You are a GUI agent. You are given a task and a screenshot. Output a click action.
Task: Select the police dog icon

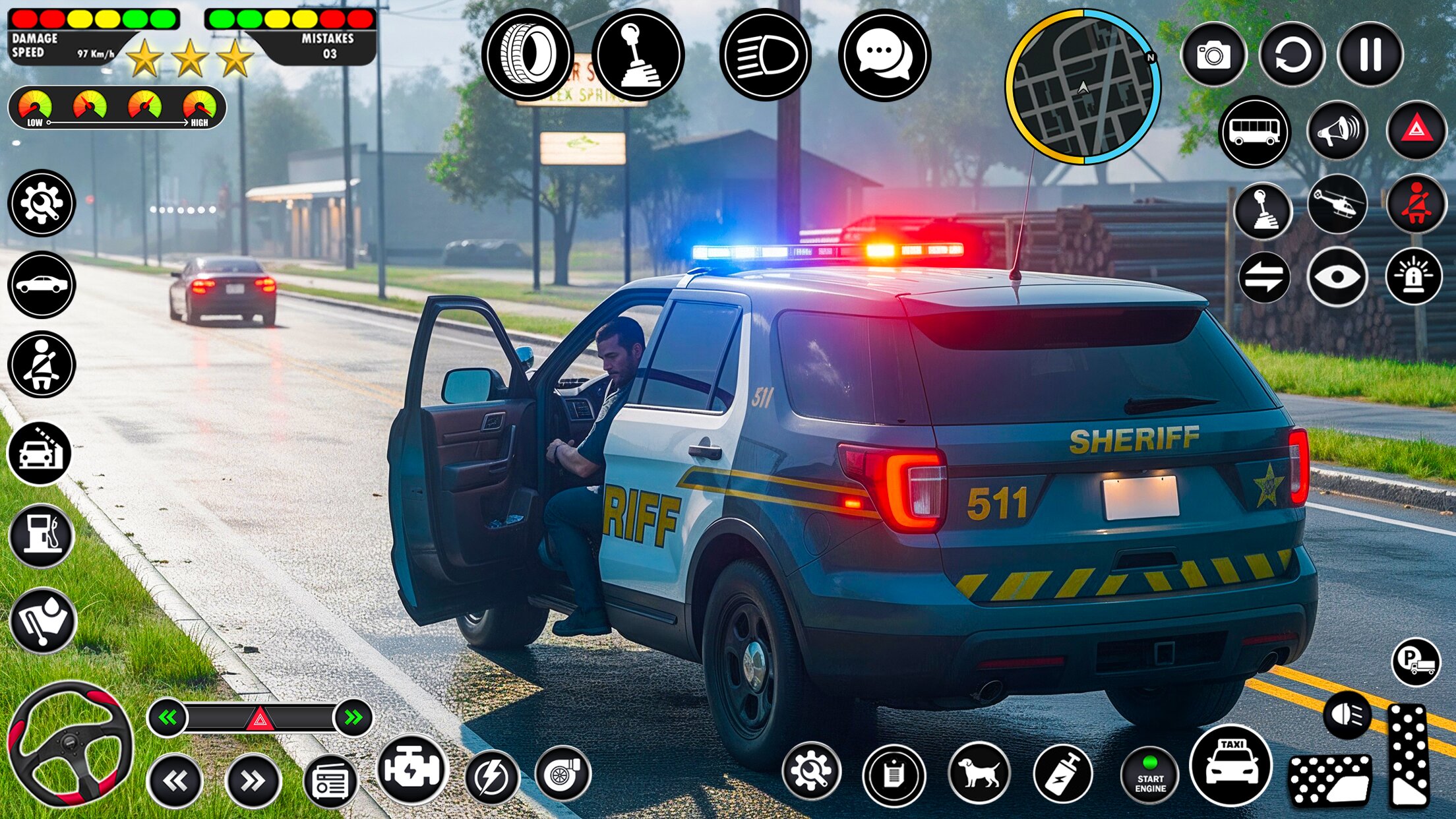click(x=979, y=773)
